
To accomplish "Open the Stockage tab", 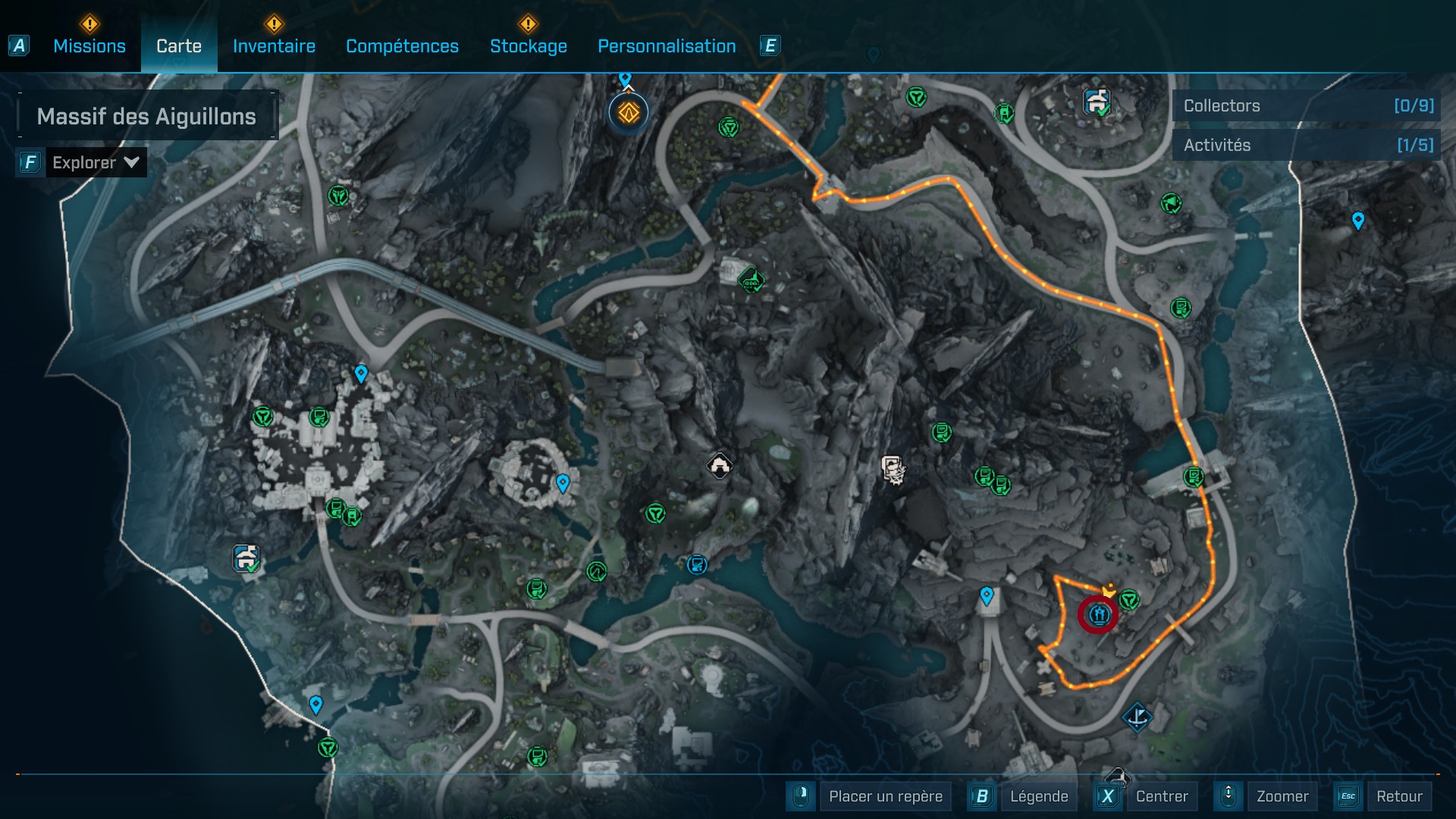I will click(528, 46).
